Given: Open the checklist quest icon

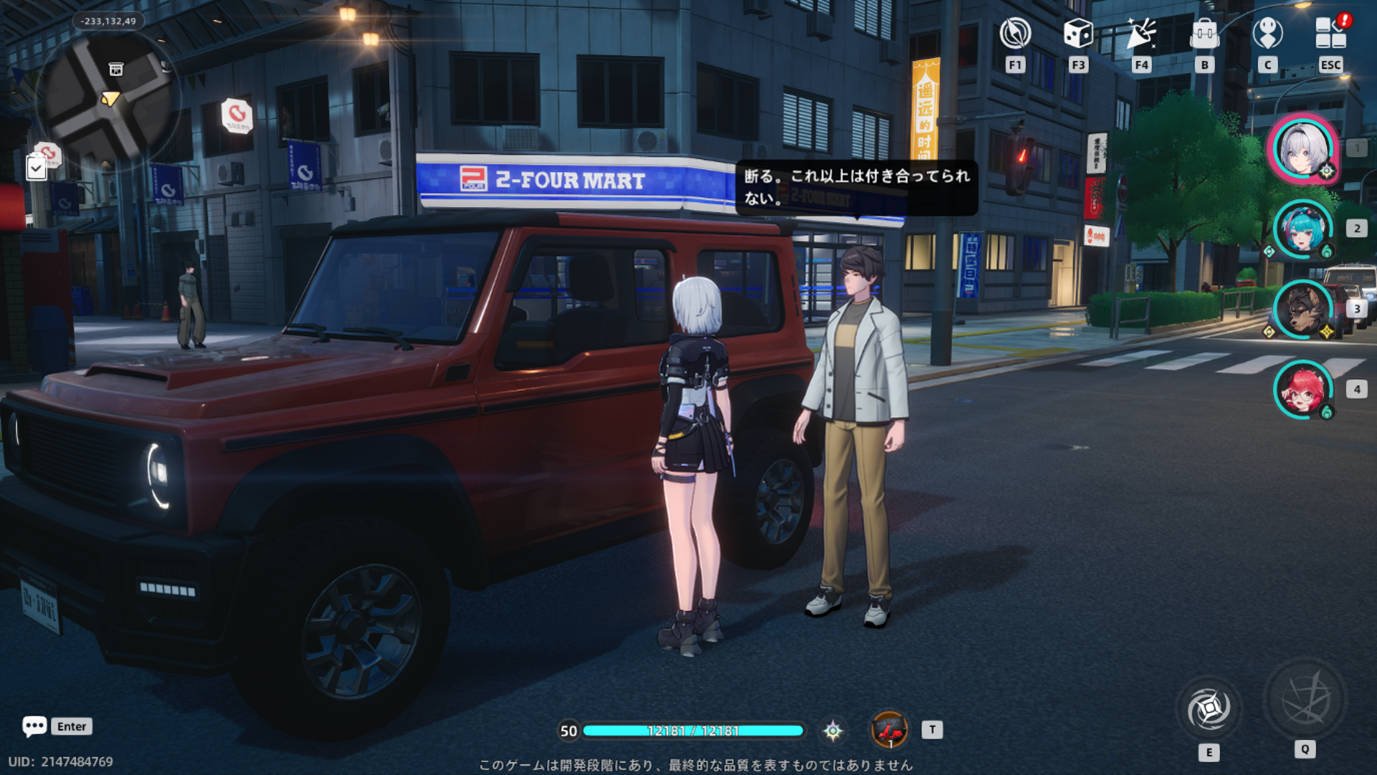Looking at the screenshot, I should click(x=36, y=167).
